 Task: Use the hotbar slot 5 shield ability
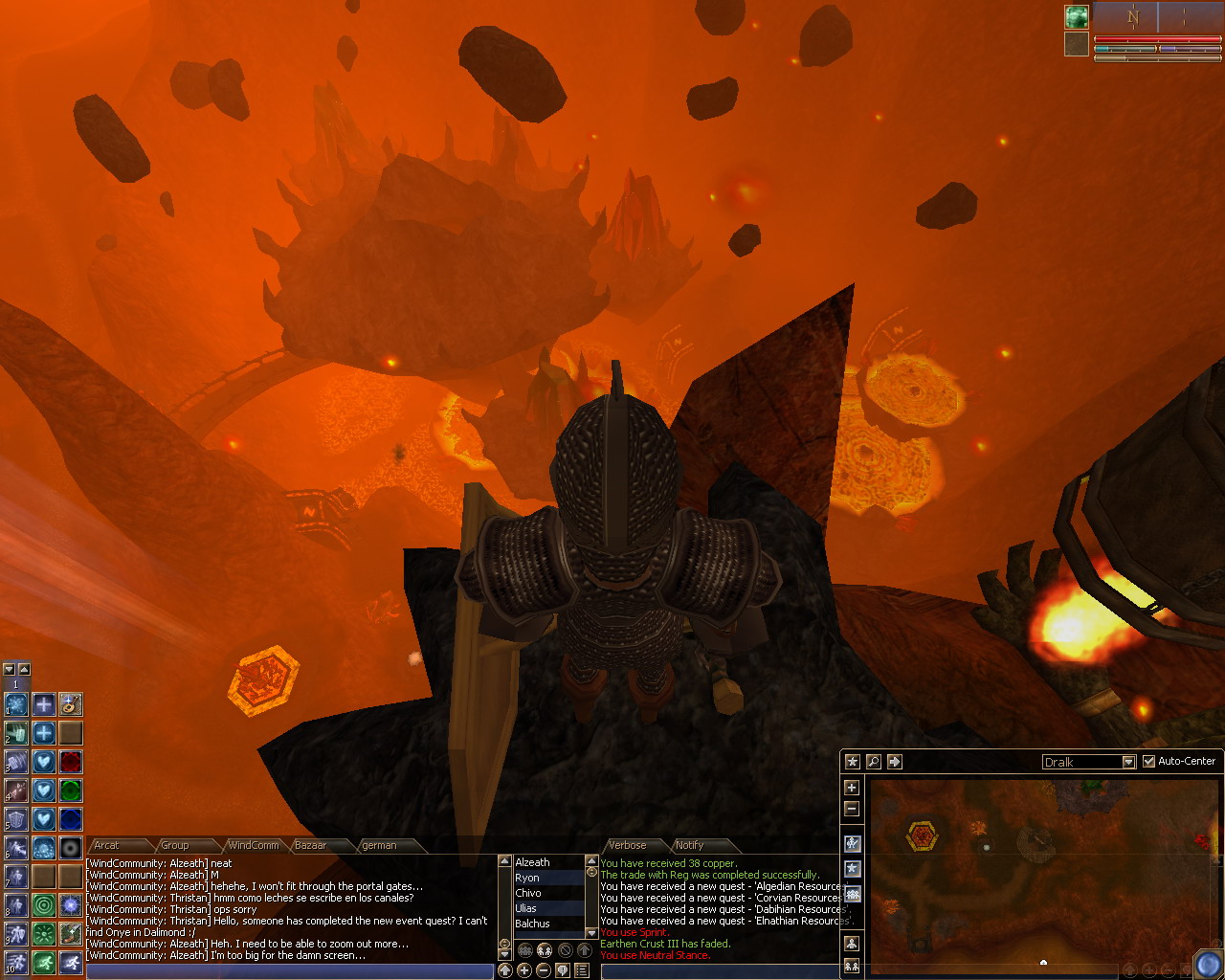pyautogui.click(x=15, y=820)
